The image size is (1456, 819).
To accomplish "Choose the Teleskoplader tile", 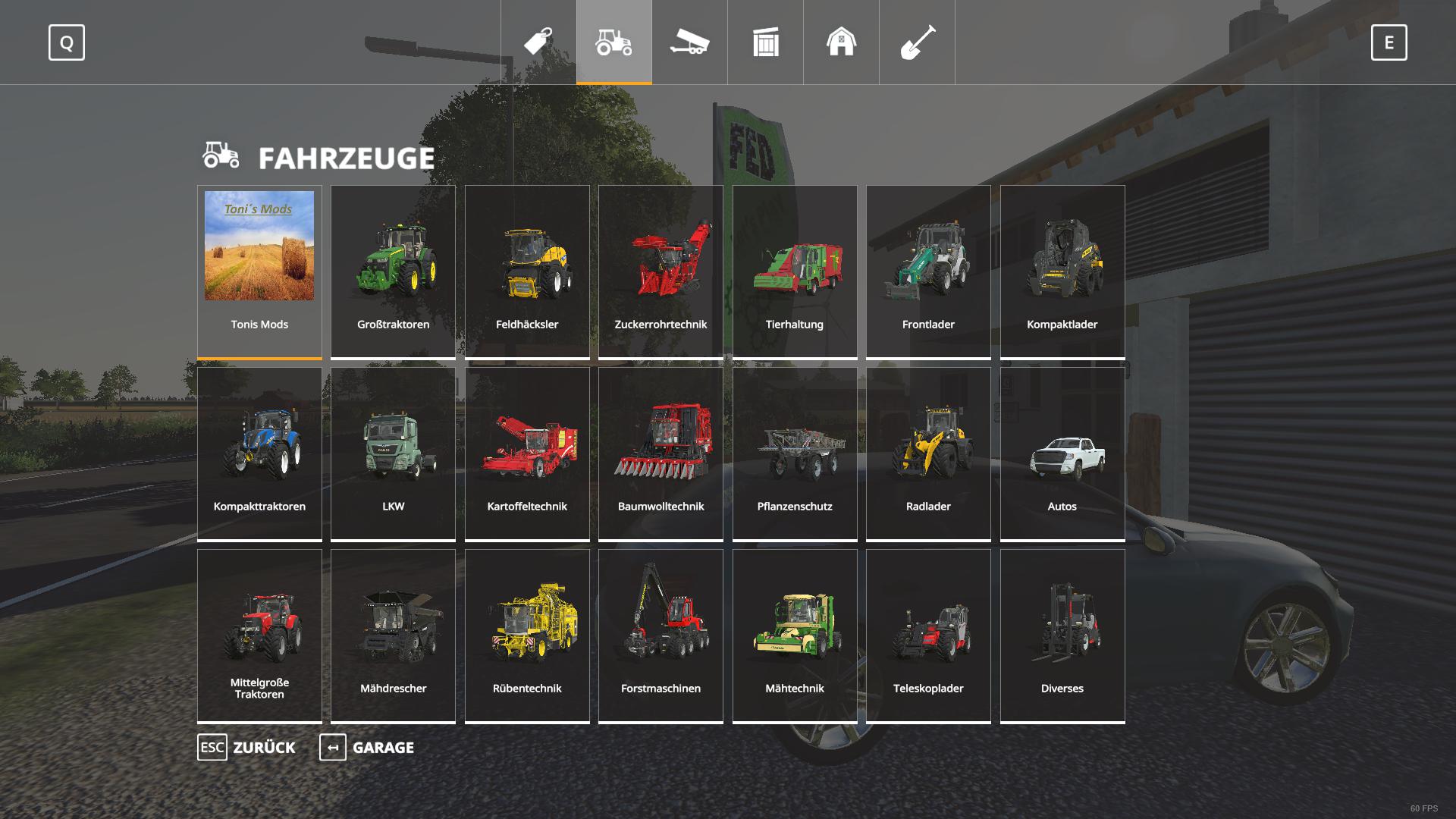I will pos(928,635).
